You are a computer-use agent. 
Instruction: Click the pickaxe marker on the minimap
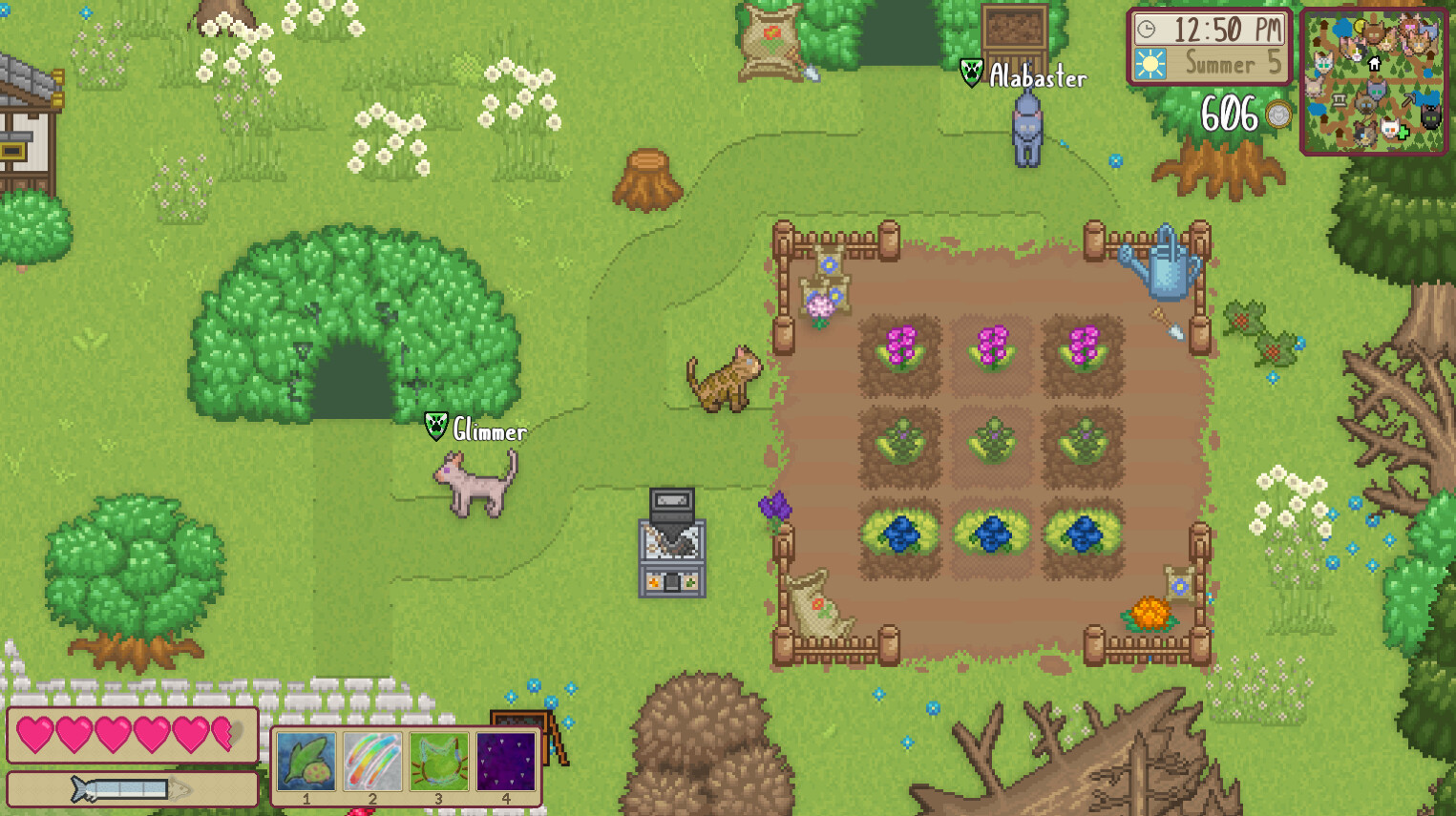(x=1409, y=98)
